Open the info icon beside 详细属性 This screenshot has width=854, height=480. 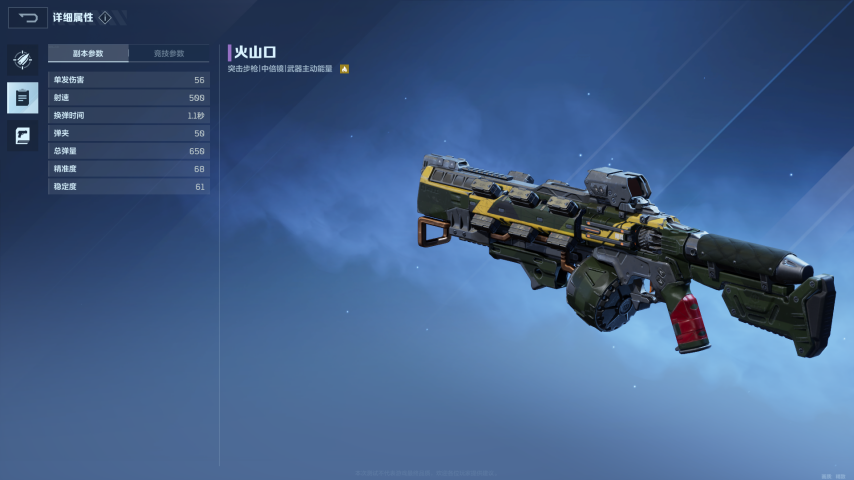105,18
